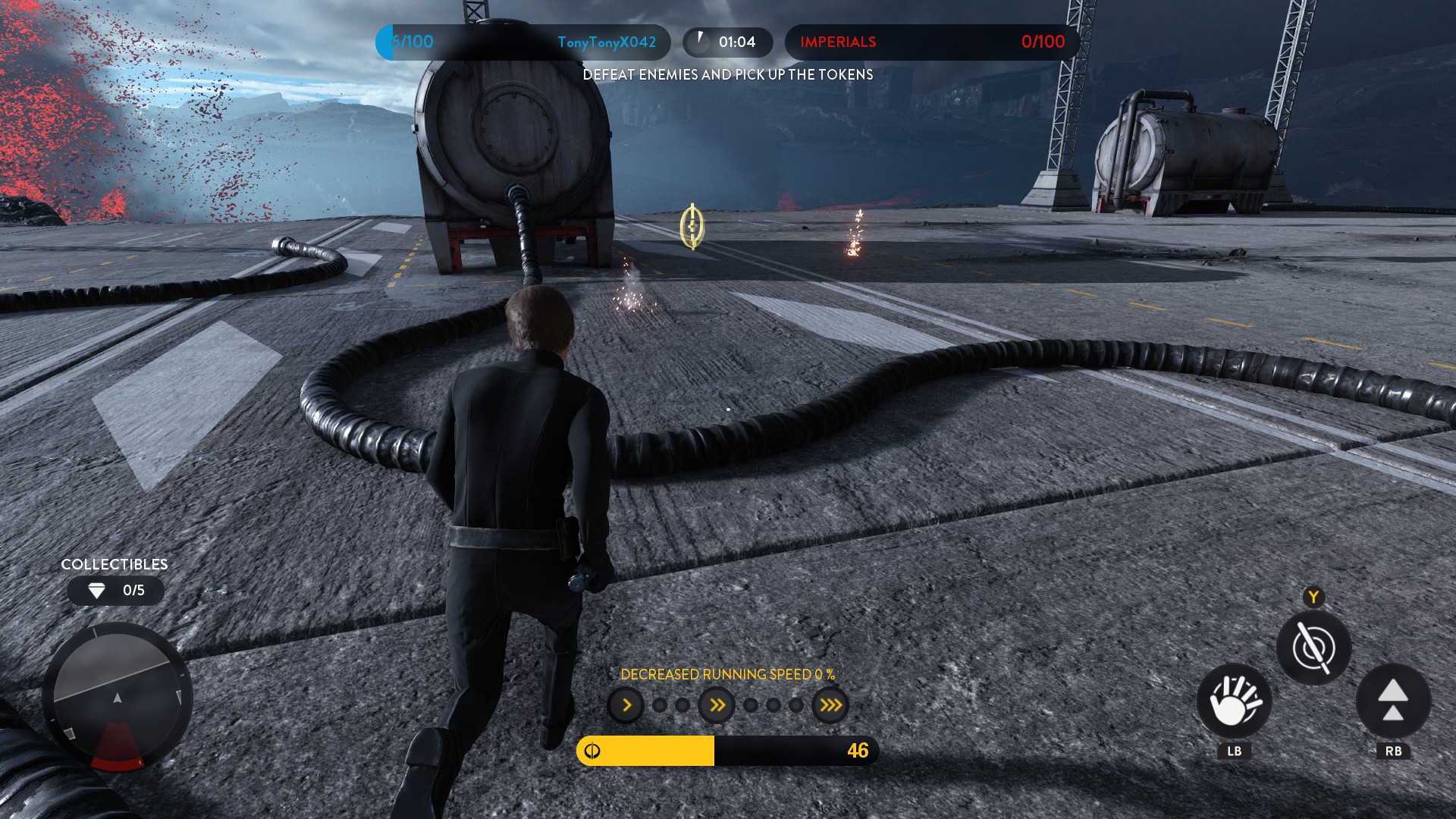Open the Collectibles diamond tracker
1456x819 pixels.
115,591
